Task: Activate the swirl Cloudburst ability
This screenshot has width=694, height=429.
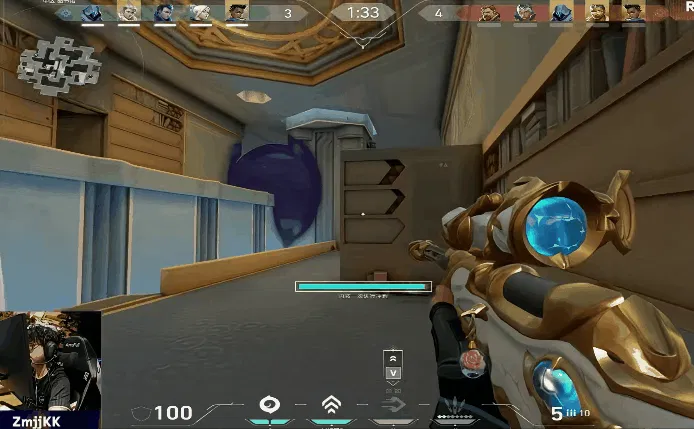Action: coord(269,405)
